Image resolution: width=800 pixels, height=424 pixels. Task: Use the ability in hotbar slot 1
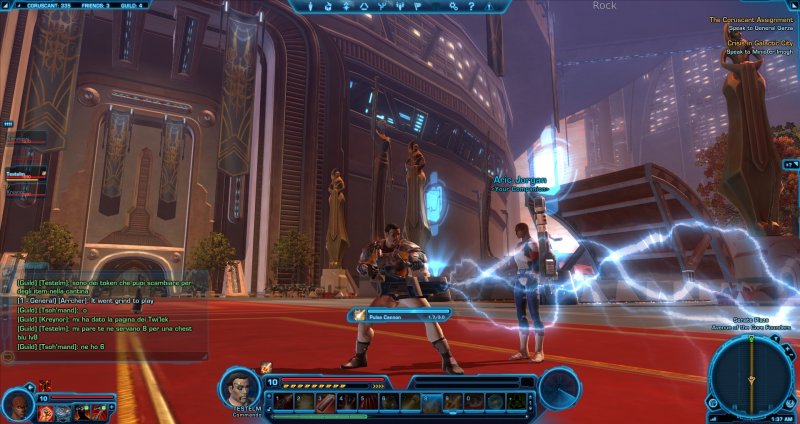click(284, 402)
